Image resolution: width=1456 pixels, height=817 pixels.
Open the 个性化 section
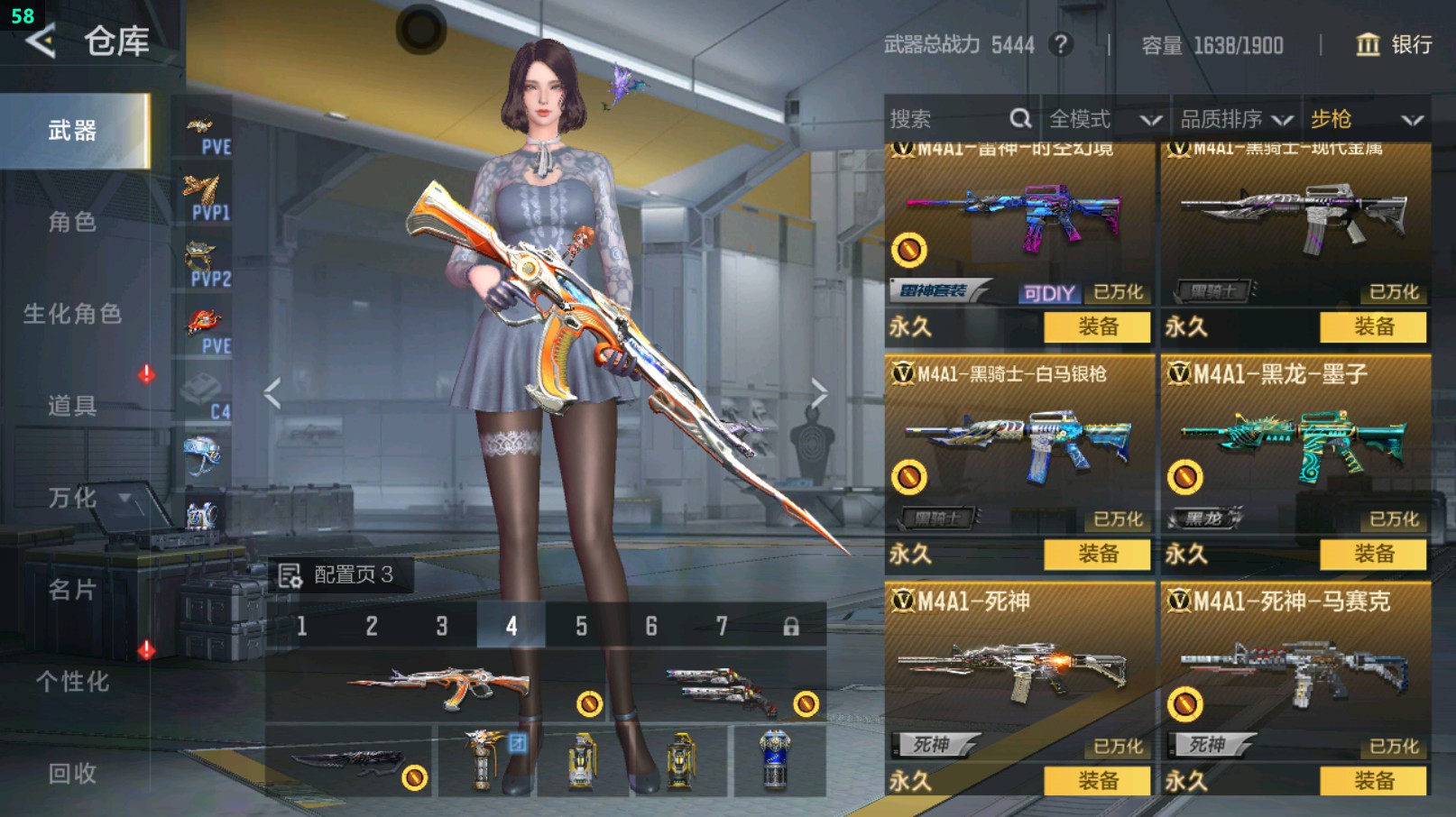pyautogui.click(x=73, y=682)
